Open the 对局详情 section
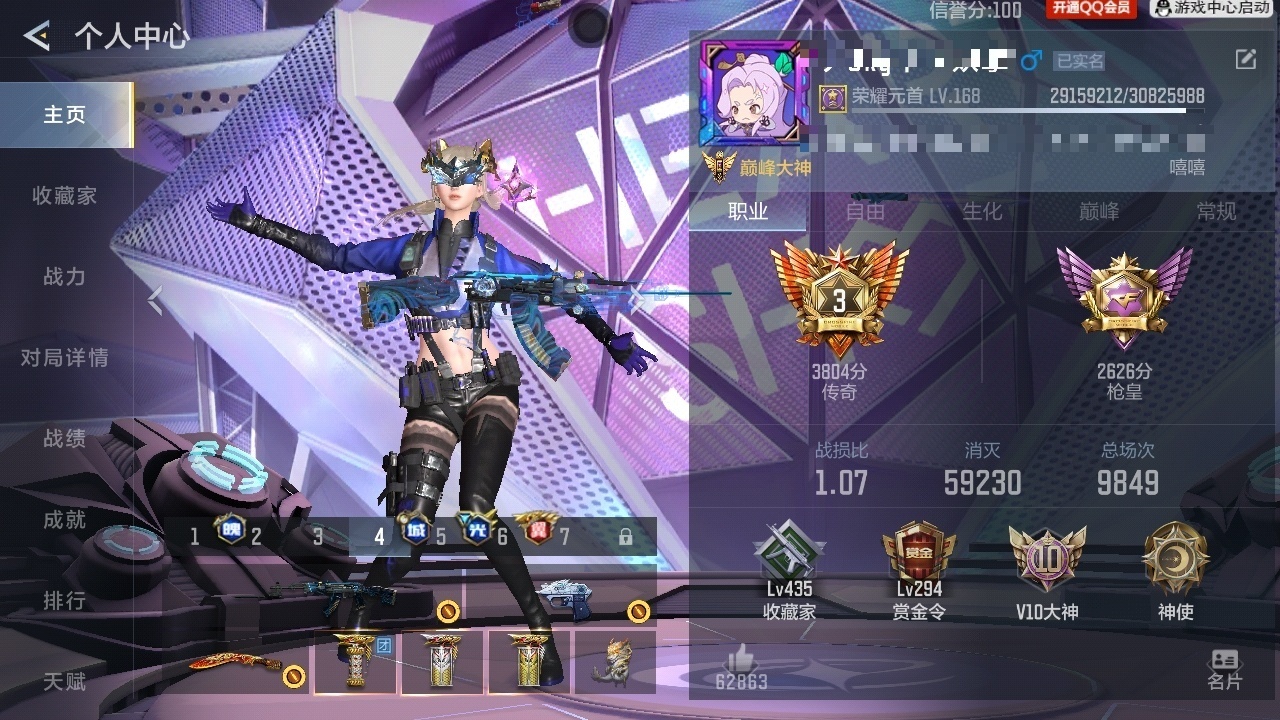Screen dimensions: 1280x720 click(x=65, y=358)
